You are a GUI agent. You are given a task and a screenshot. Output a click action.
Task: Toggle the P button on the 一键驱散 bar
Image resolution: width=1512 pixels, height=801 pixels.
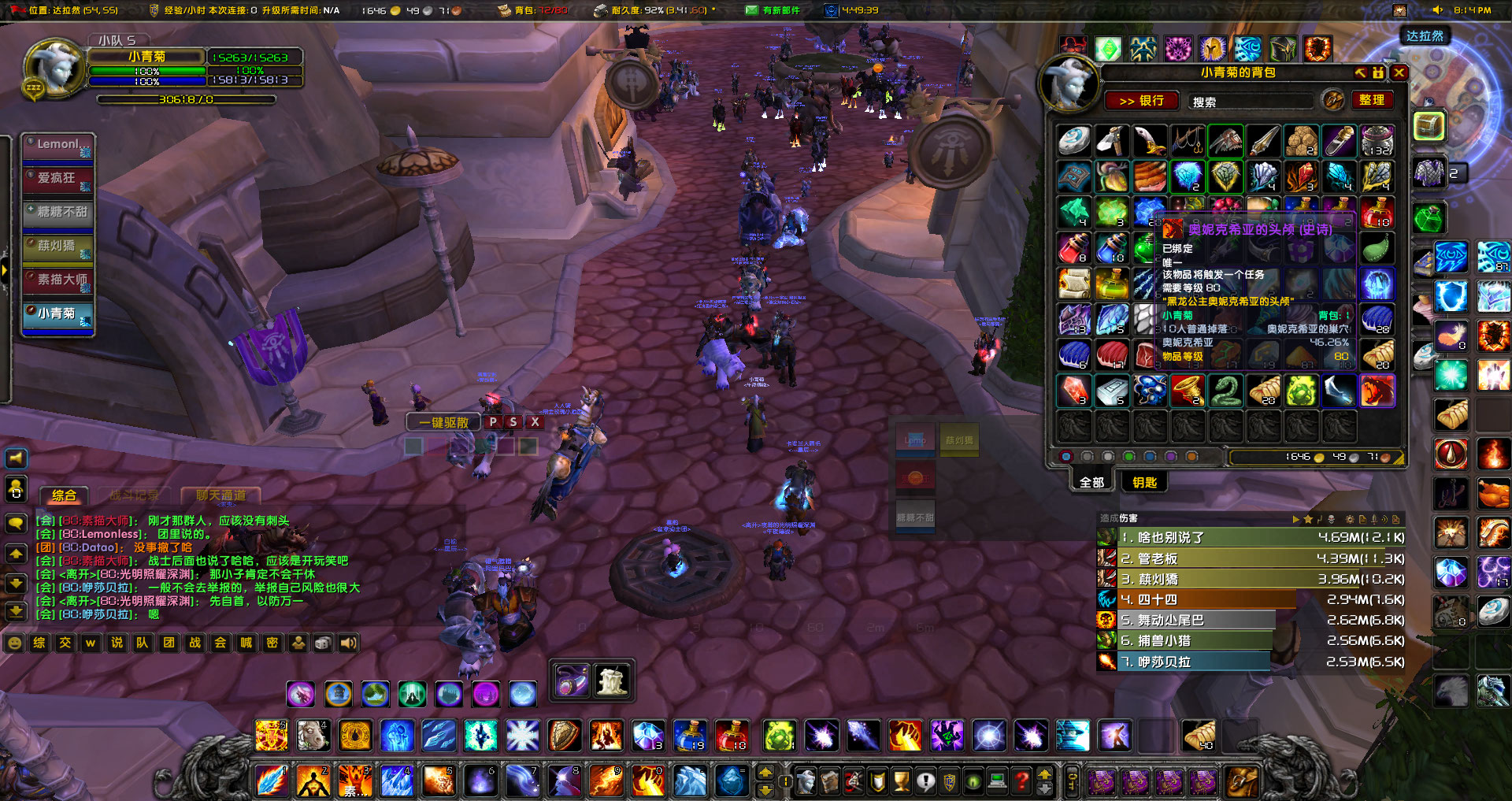point(494,422)
